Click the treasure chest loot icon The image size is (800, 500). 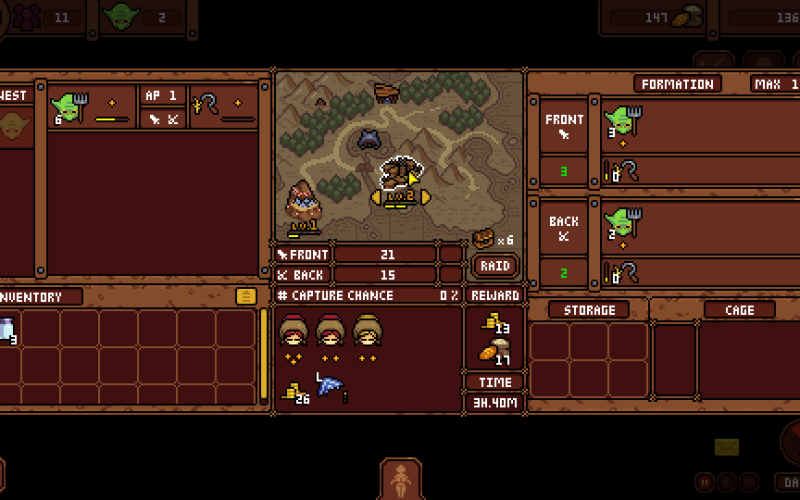point(483,239)
